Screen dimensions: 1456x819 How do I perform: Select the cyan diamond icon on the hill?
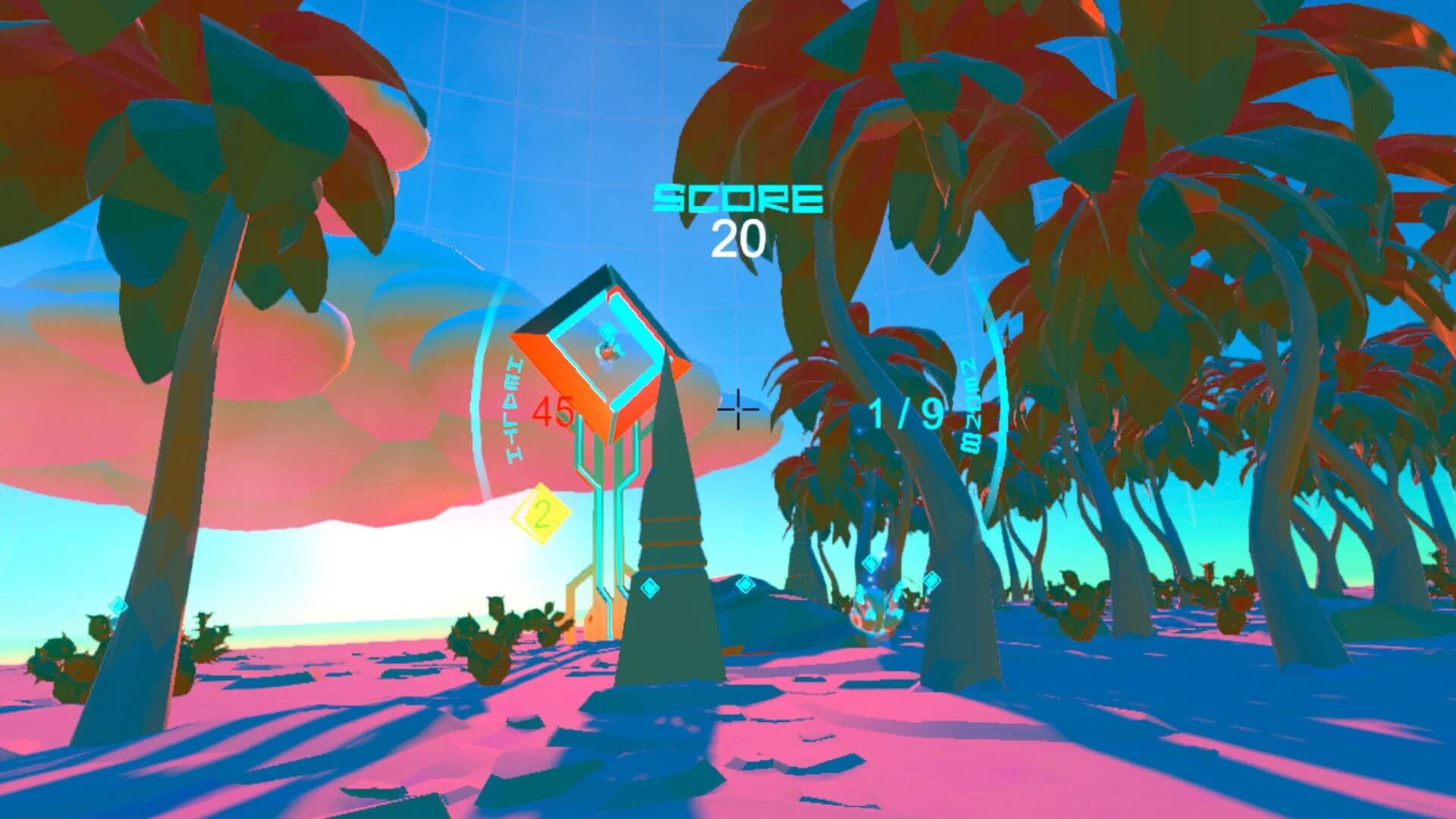coord(745,584)
